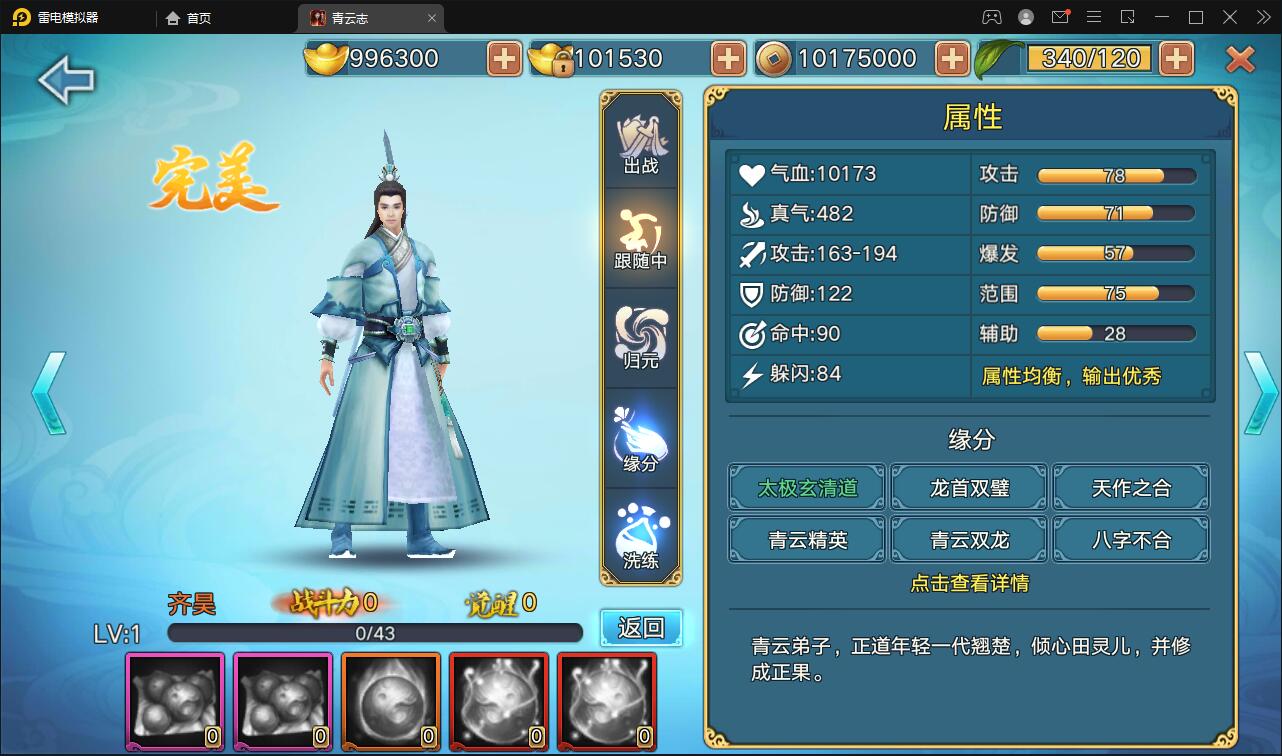1282x756 pixels.
Task: Toggle the 八字不合 fate bond
Action: 1130,539
